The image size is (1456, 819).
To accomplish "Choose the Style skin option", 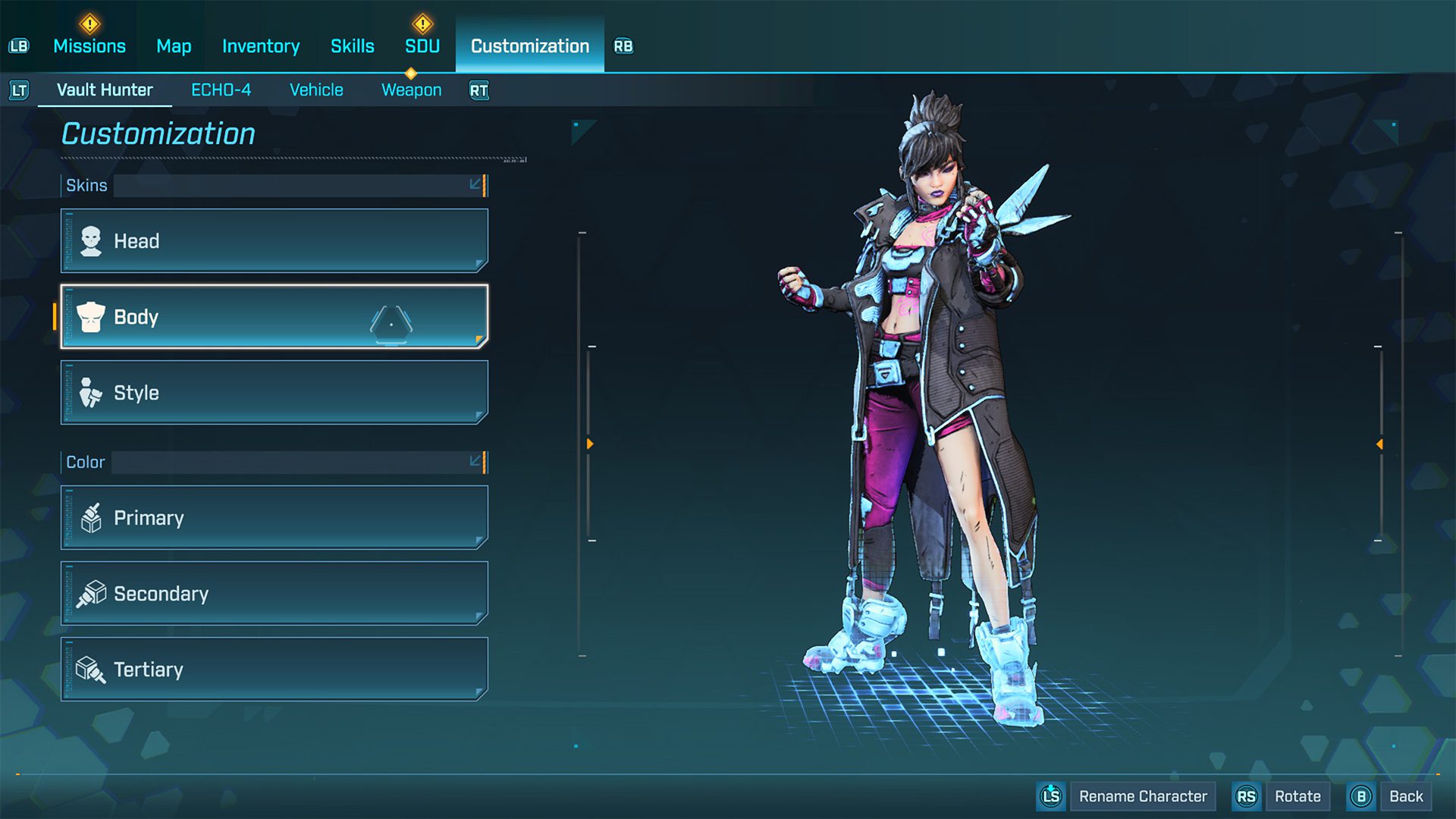I will pyautogui.click(x=274, y=393).
